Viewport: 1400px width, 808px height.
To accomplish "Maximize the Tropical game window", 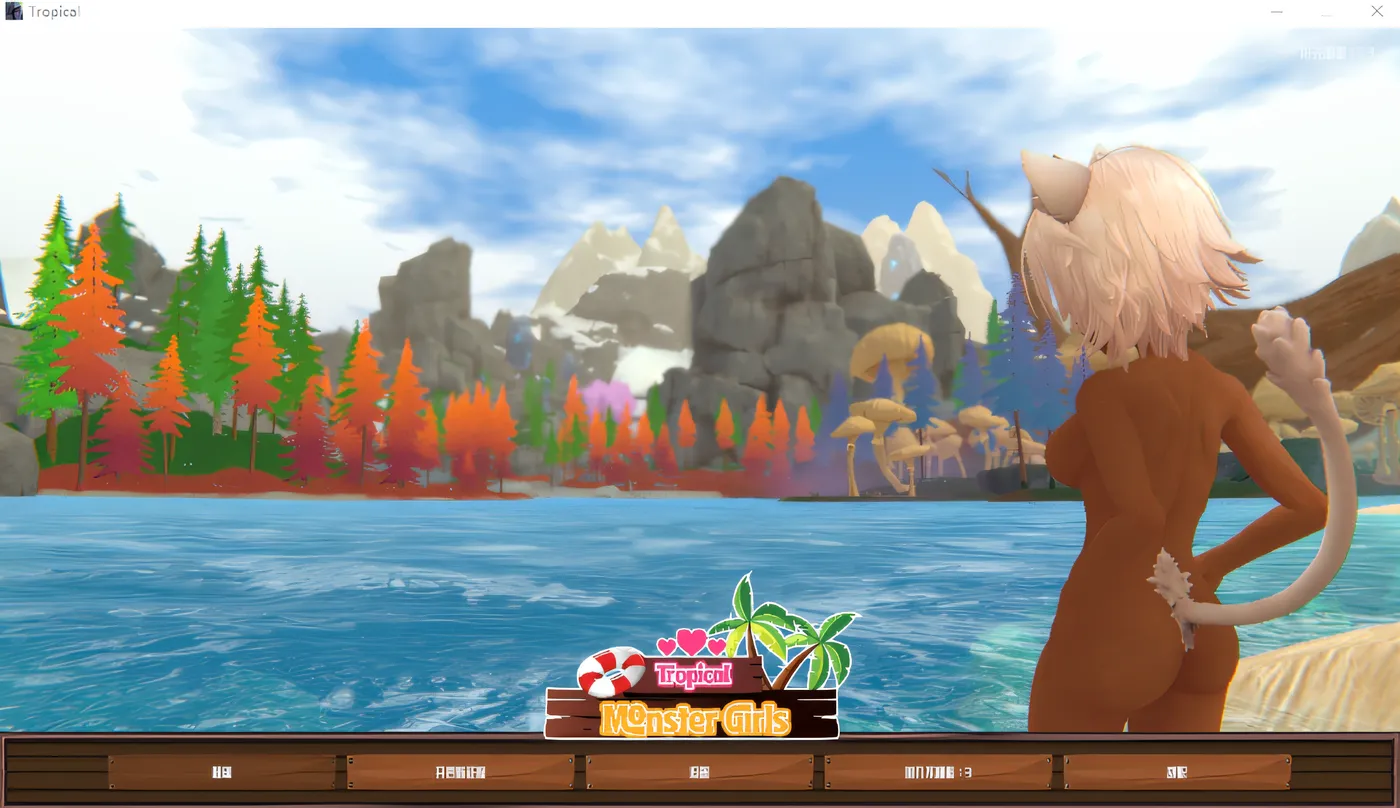I will coord(1327,14).
